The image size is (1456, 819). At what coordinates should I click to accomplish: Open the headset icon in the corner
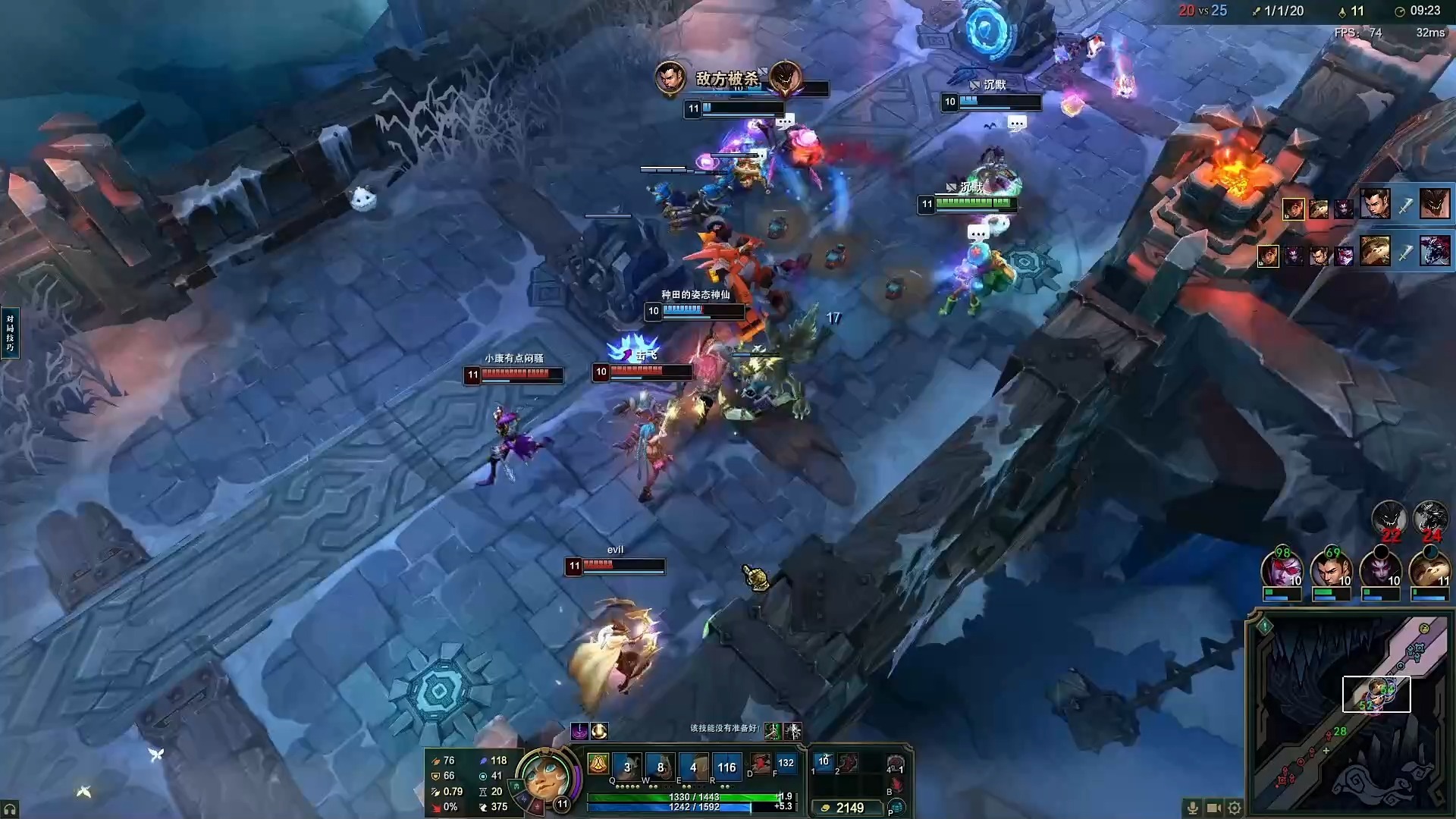click(x=10, y=809)
